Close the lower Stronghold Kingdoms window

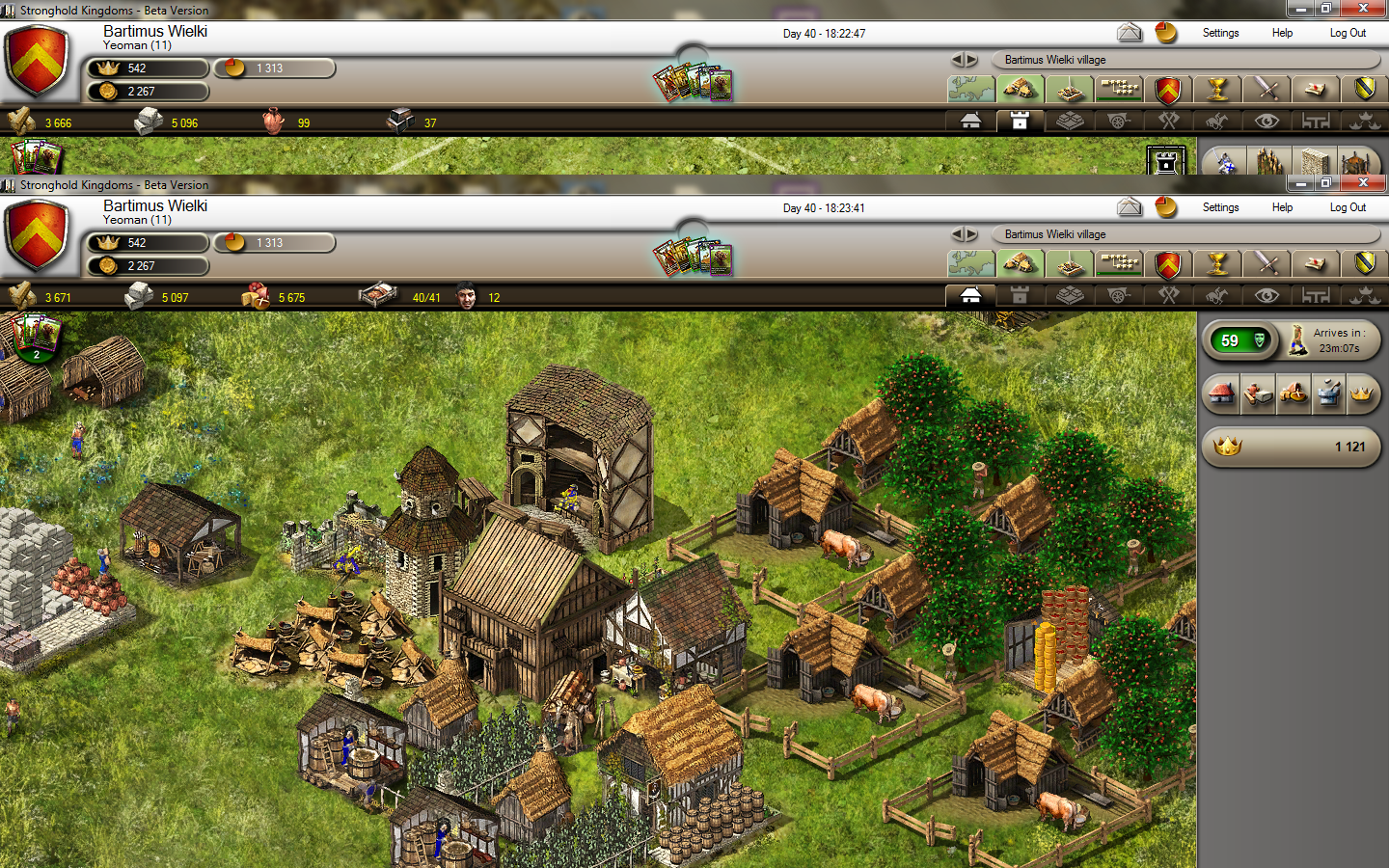click(1363, 182)
